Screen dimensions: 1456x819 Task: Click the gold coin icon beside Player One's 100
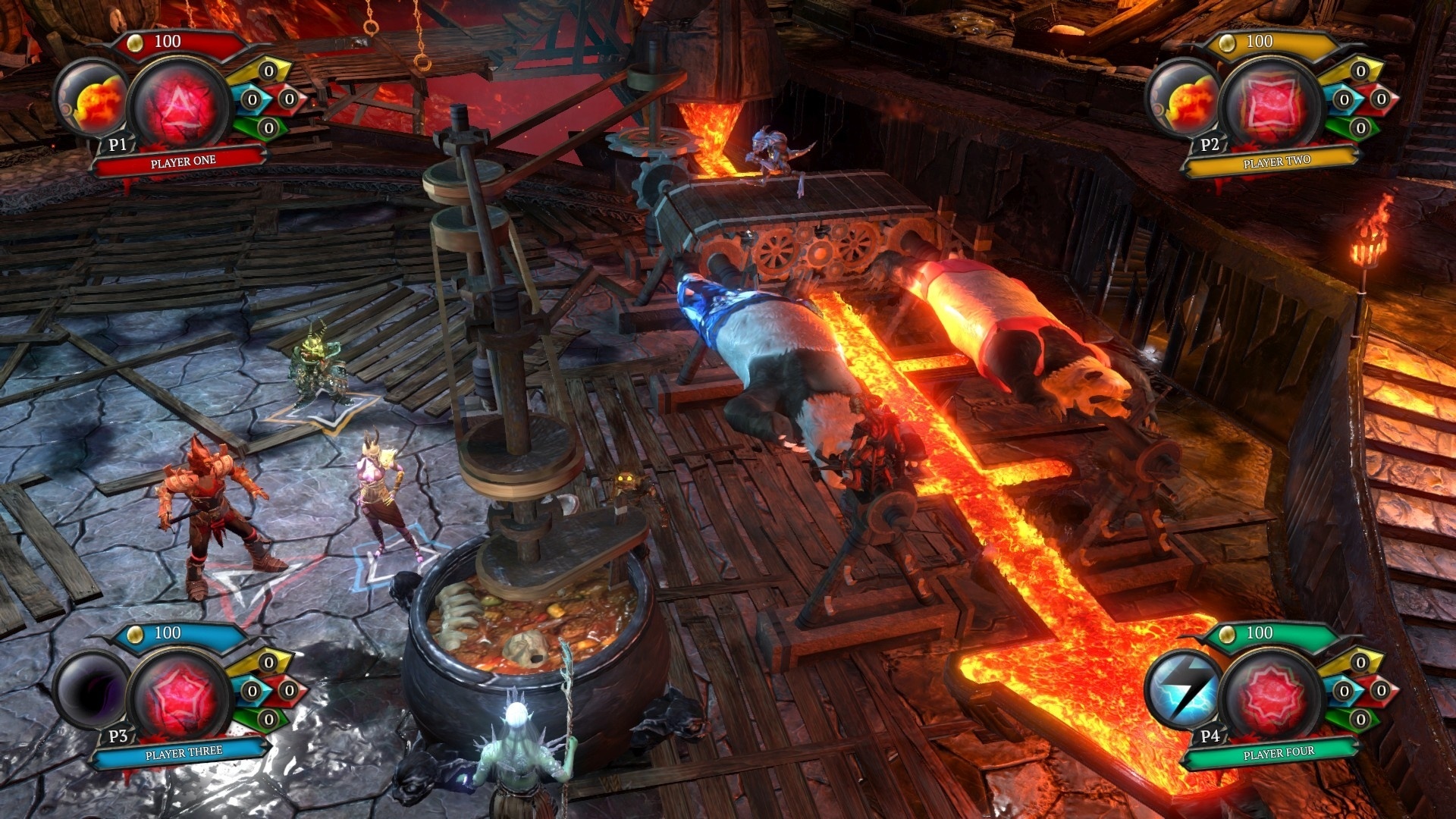pyautogui.click(x=135, y=43)
